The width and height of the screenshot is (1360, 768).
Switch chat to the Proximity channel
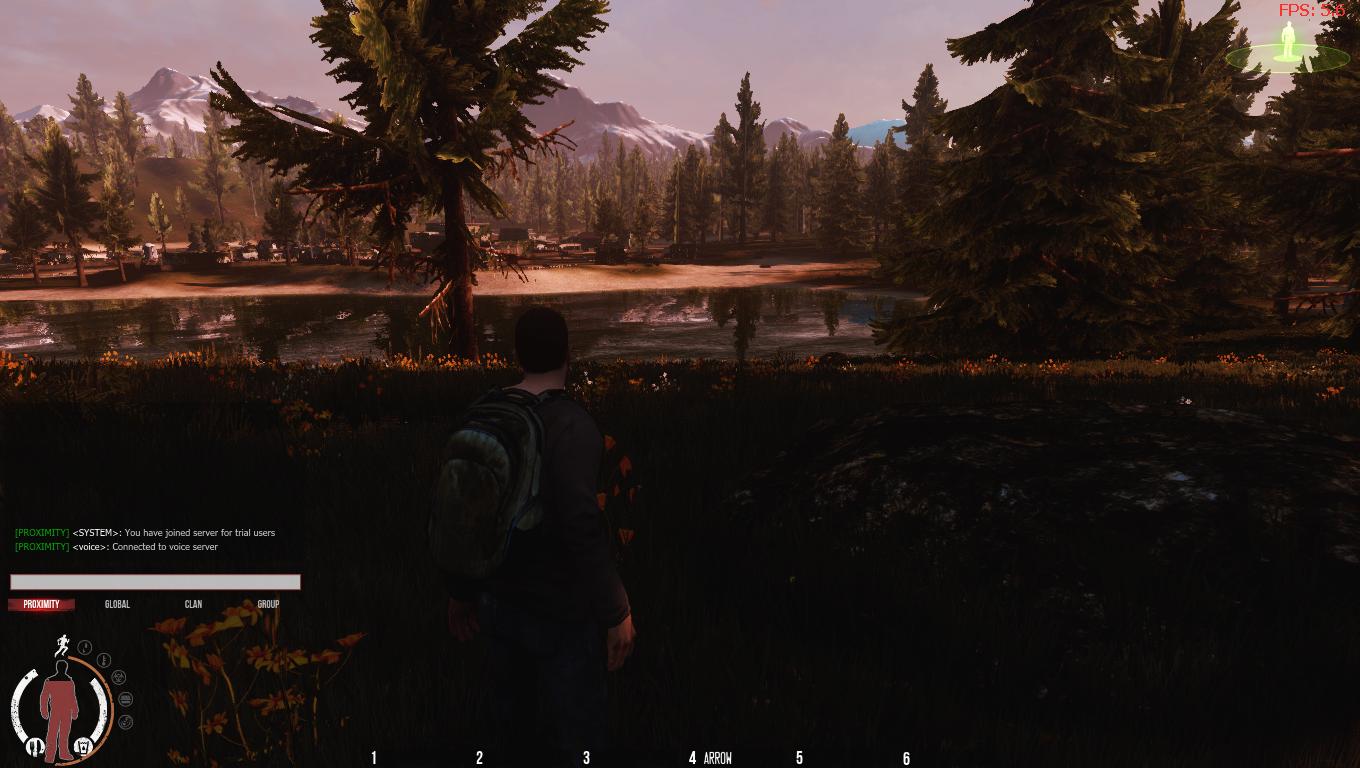point(42,604)
